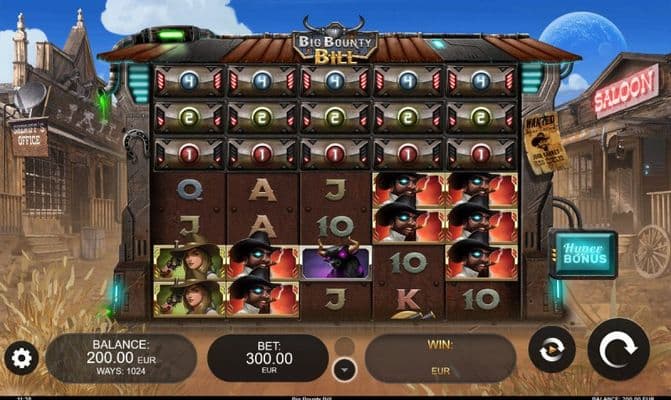Open the autoplay options button

(551, 349)
